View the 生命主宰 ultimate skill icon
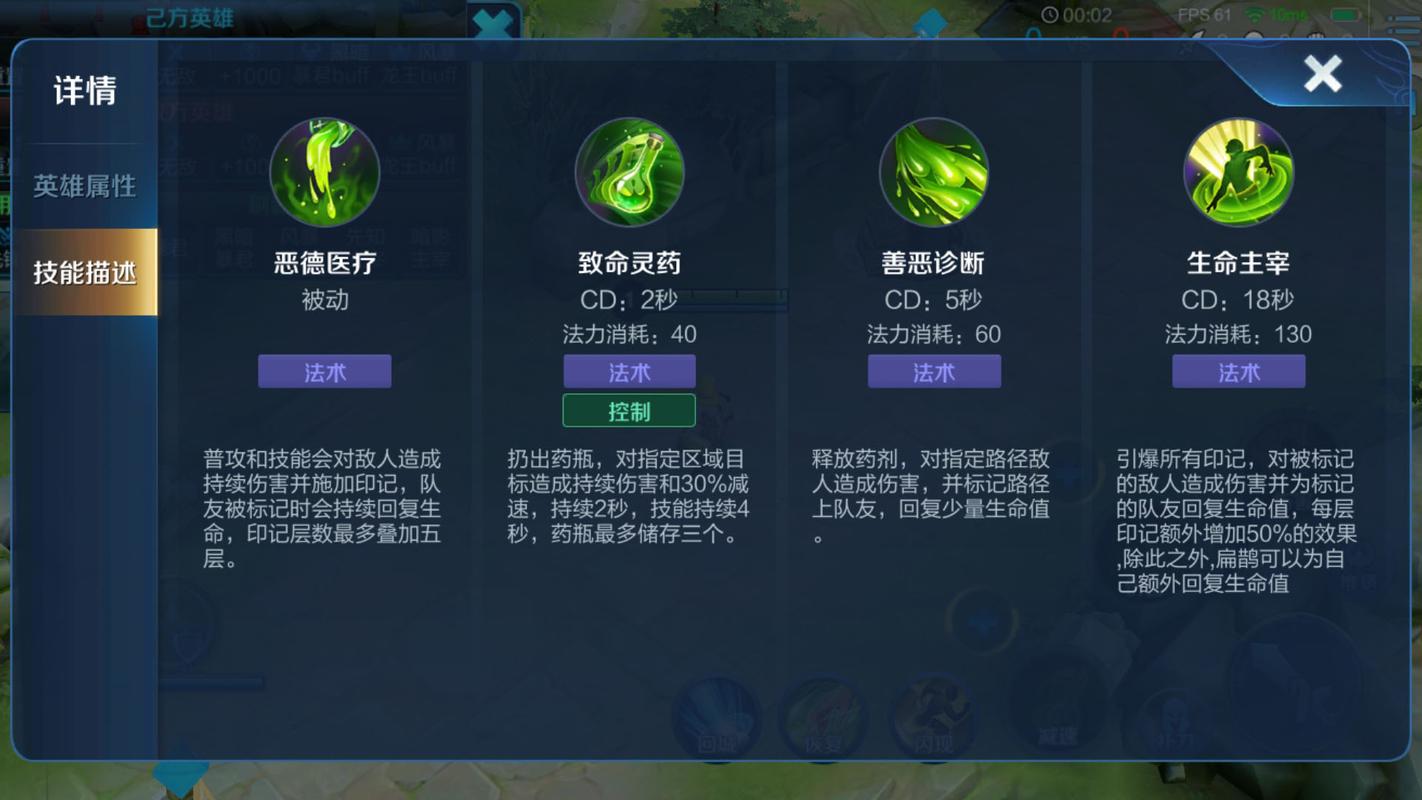This screenshot has height=800, width=1422. click(x=1239, y=172)
